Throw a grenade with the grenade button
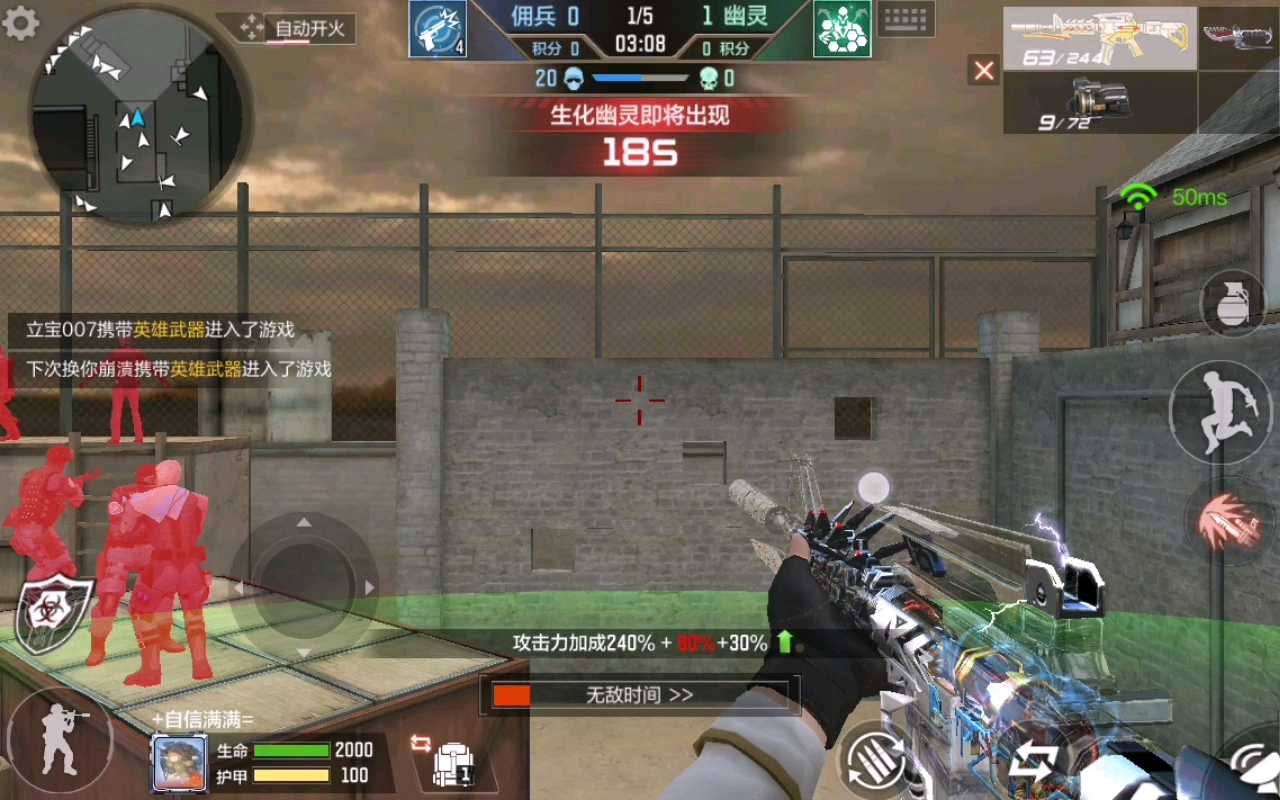This screenshot has width=1280, height=800. 1233,303
